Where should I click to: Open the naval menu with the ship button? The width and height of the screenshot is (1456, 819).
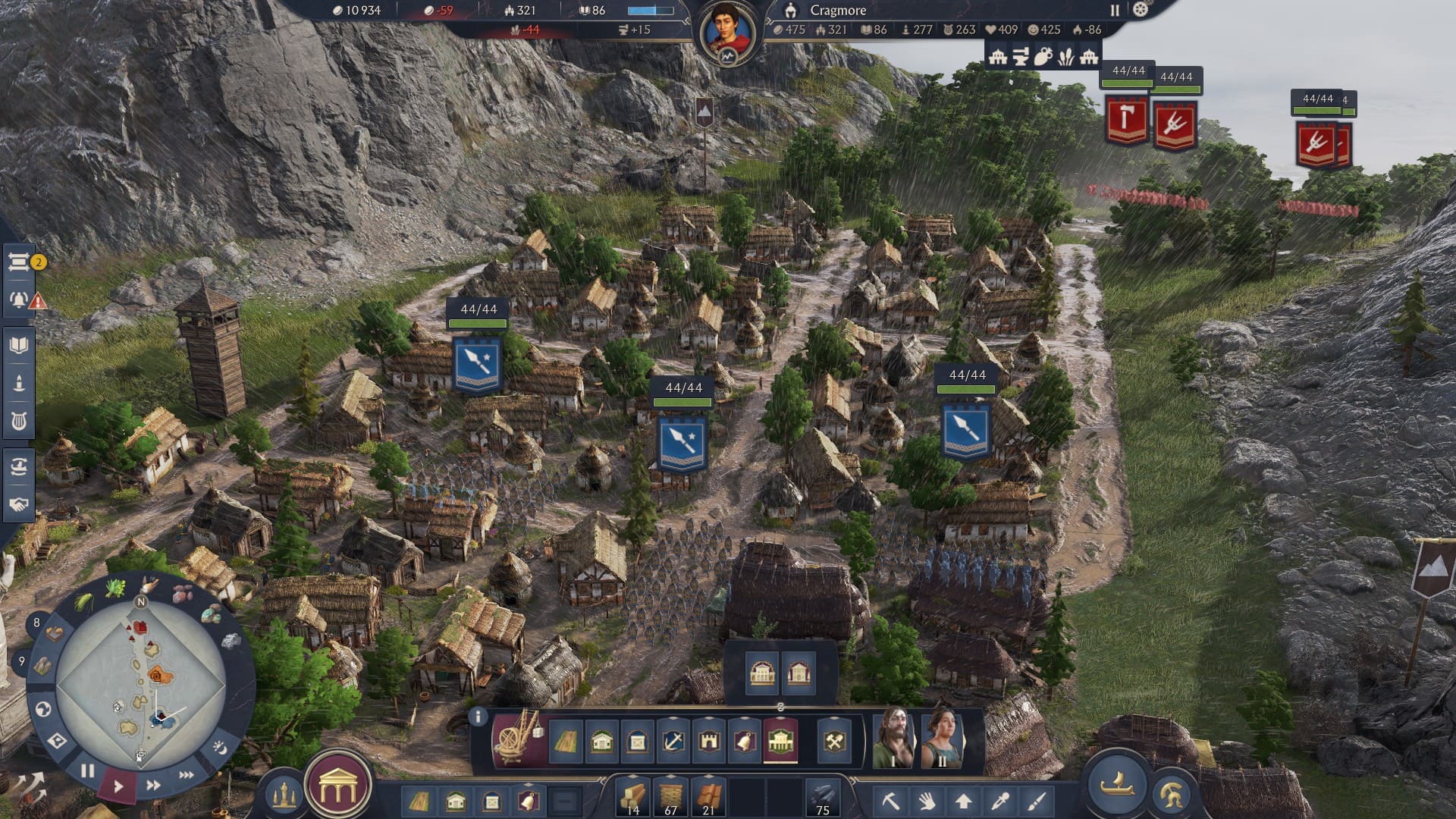point(1117,786)
